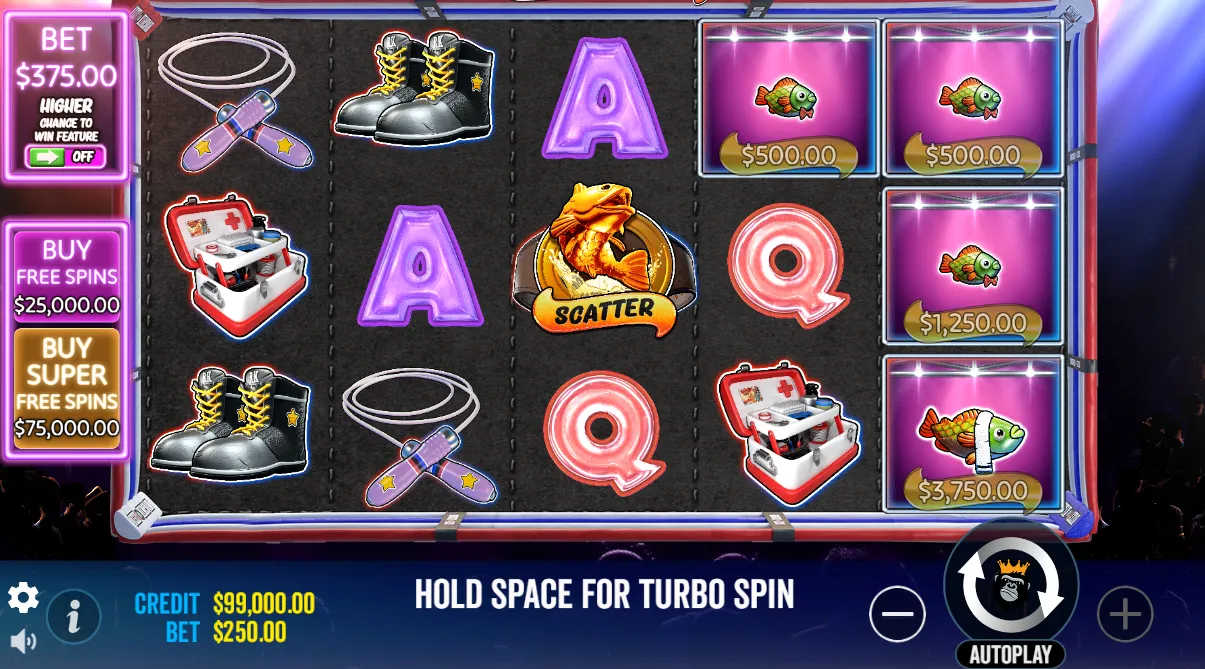Toggle the higher chance to win feature

pos(65,157)
